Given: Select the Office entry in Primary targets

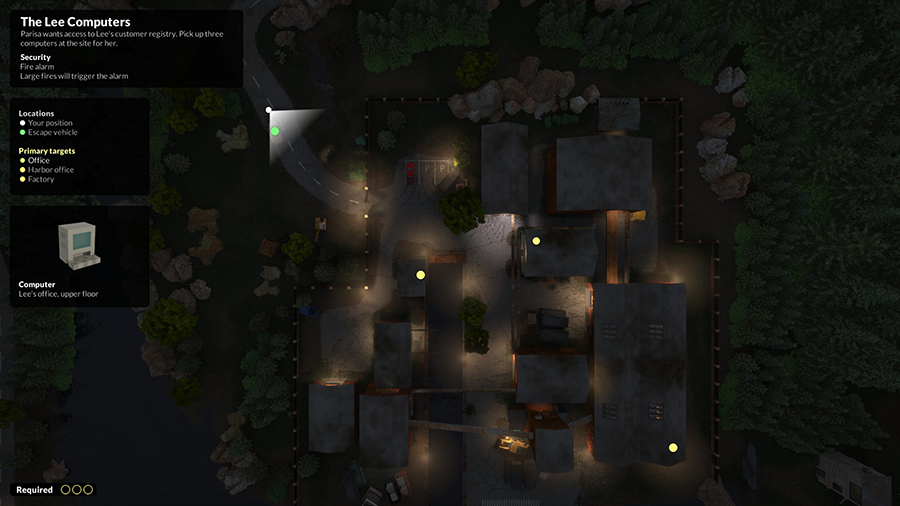Looking at the screenshot, I should (38, 161).
